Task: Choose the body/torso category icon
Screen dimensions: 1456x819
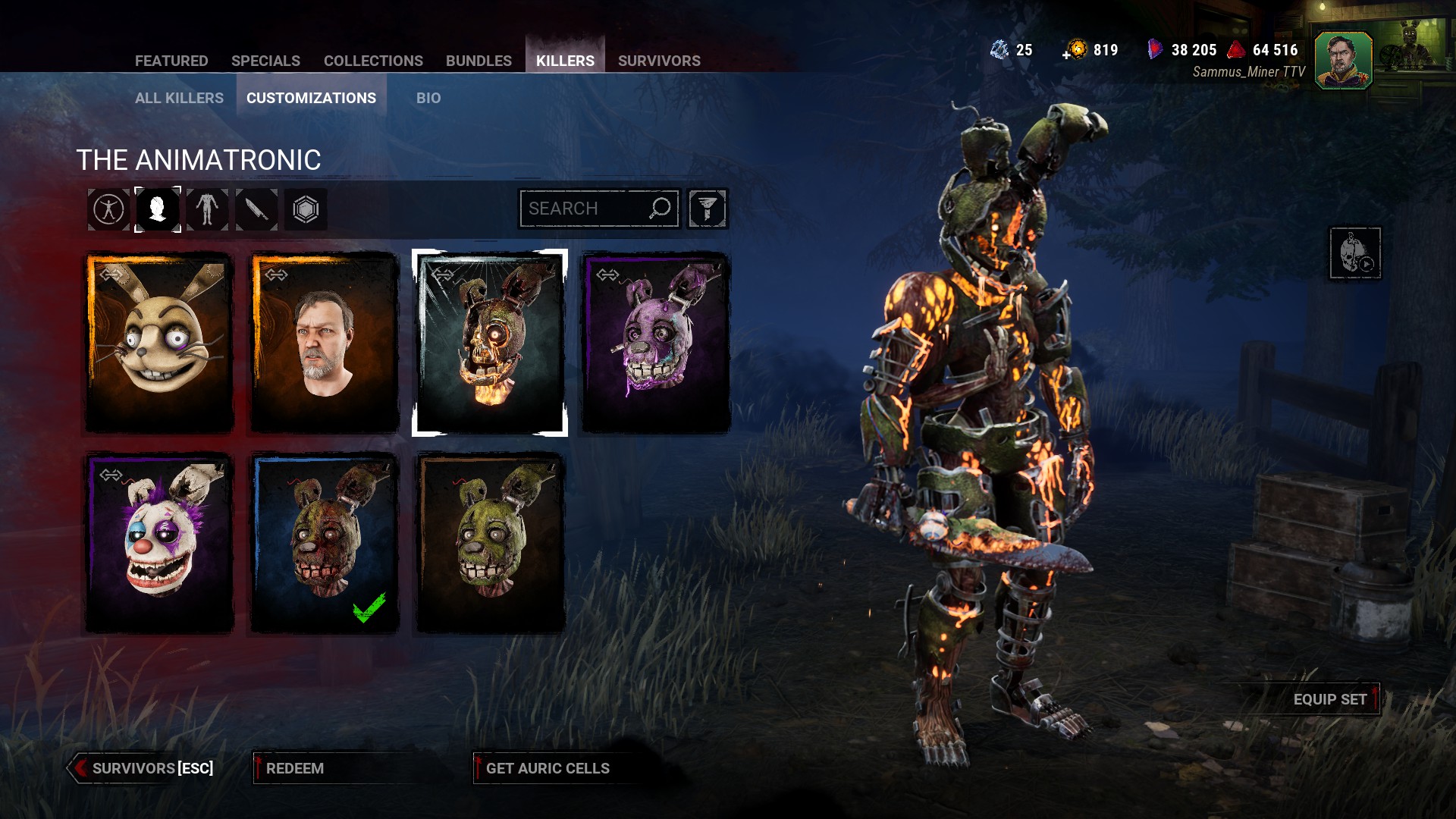Action: [207, 209]
